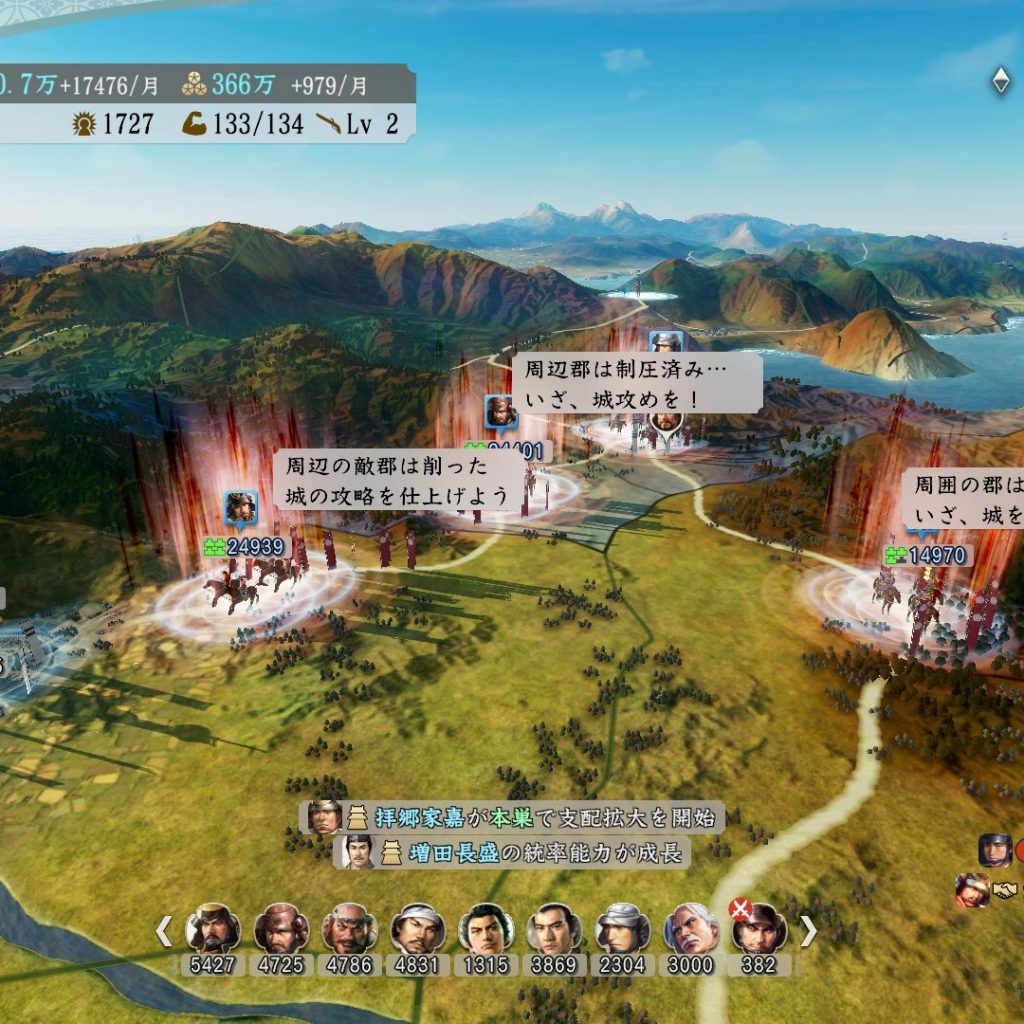Select the helmeted officer with 2304 troops
1024x1024 pixels.
(623, 929)
